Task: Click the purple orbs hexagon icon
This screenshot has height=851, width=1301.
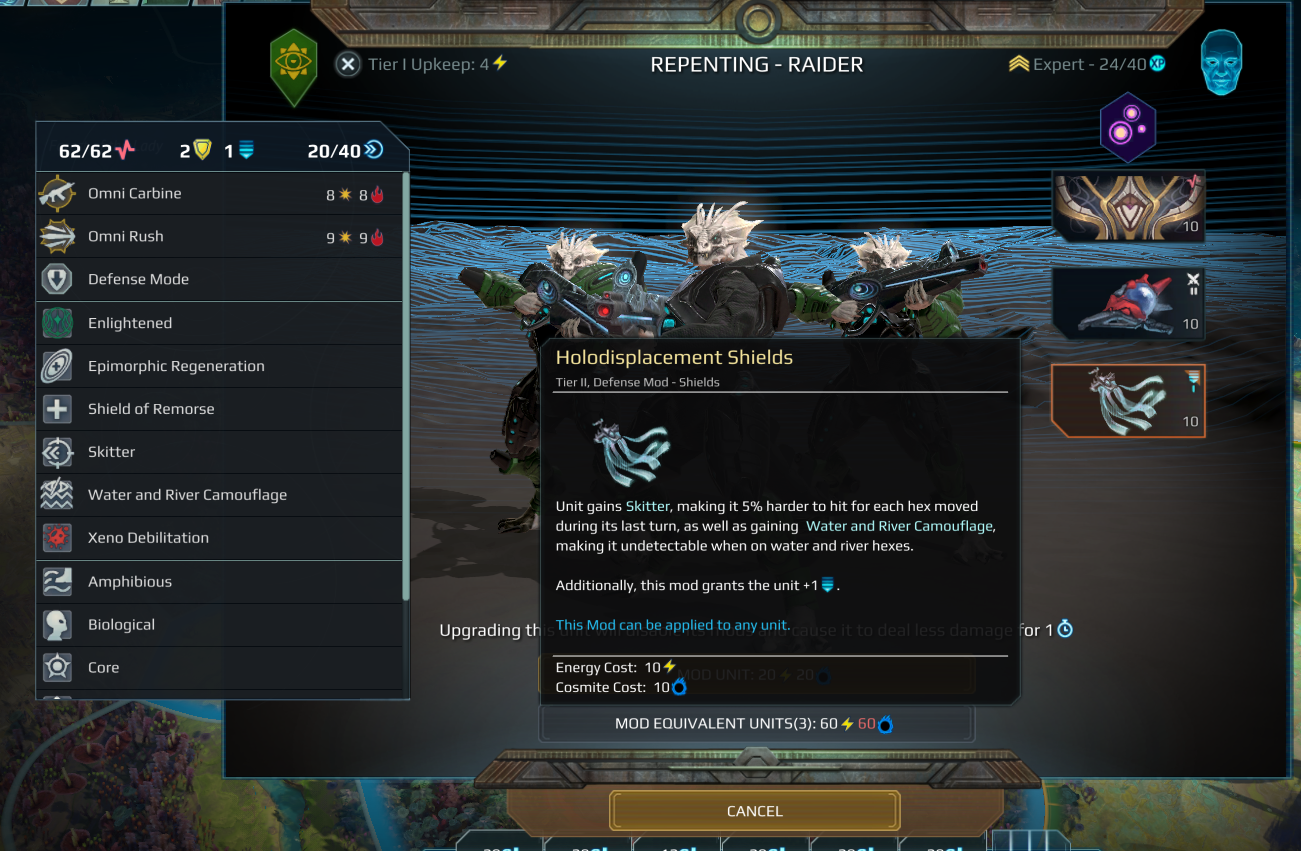Action: [x=1128, y=129]
